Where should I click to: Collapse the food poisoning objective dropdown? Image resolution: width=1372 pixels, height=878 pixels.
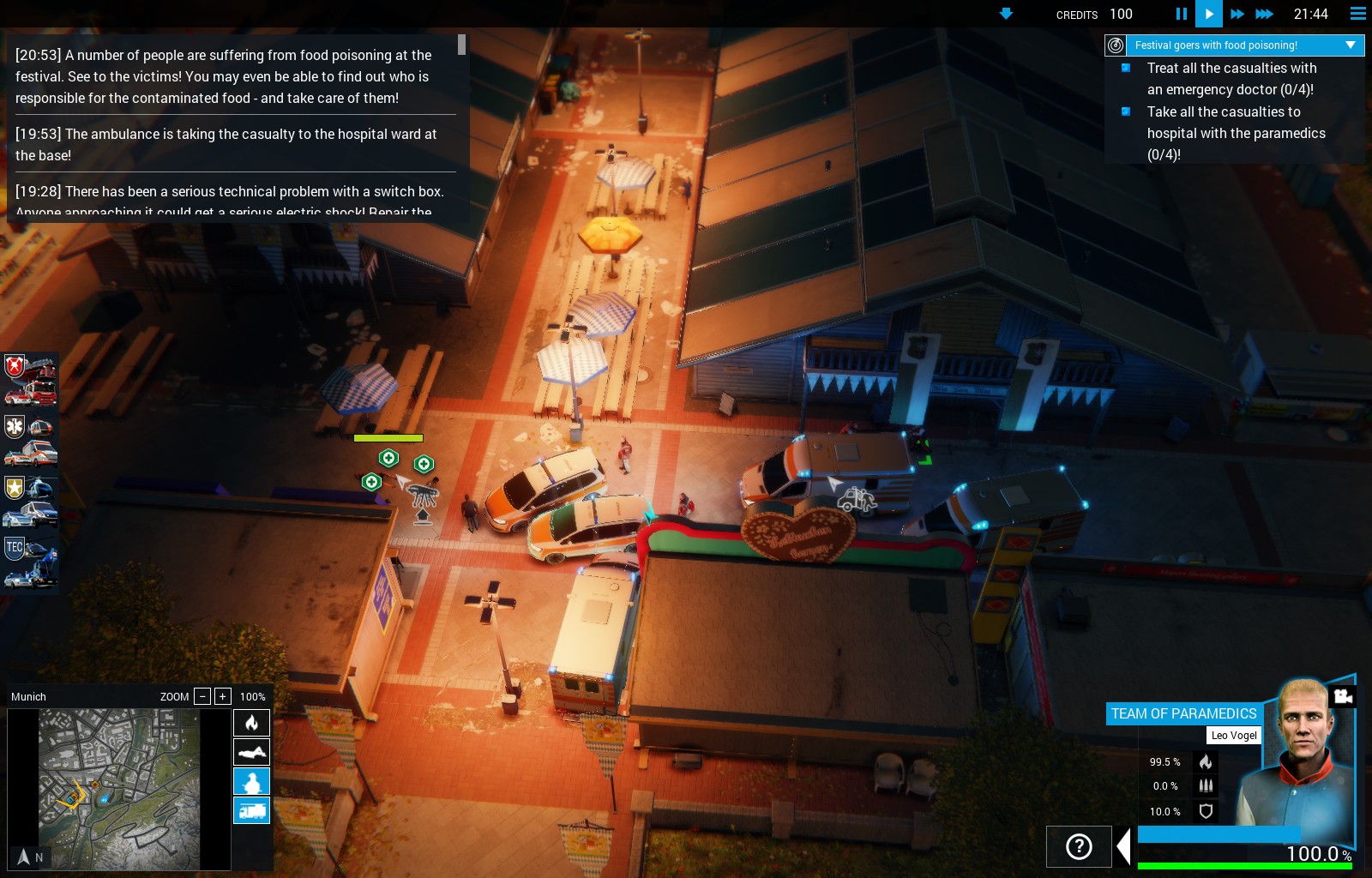click(1351, 45)
